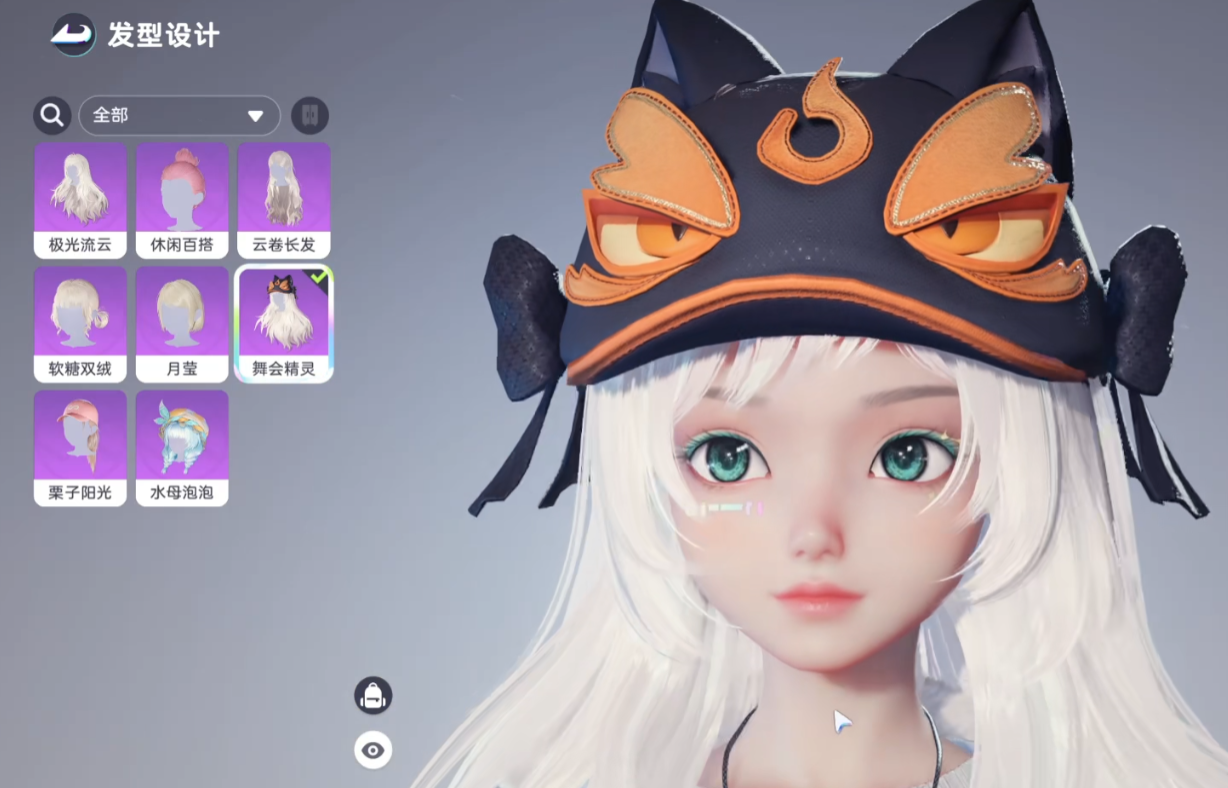Choose the 水母泡泡 blue hairstyle
Viewport: 1228px width, 788px height.
click(x=182, y=448)
